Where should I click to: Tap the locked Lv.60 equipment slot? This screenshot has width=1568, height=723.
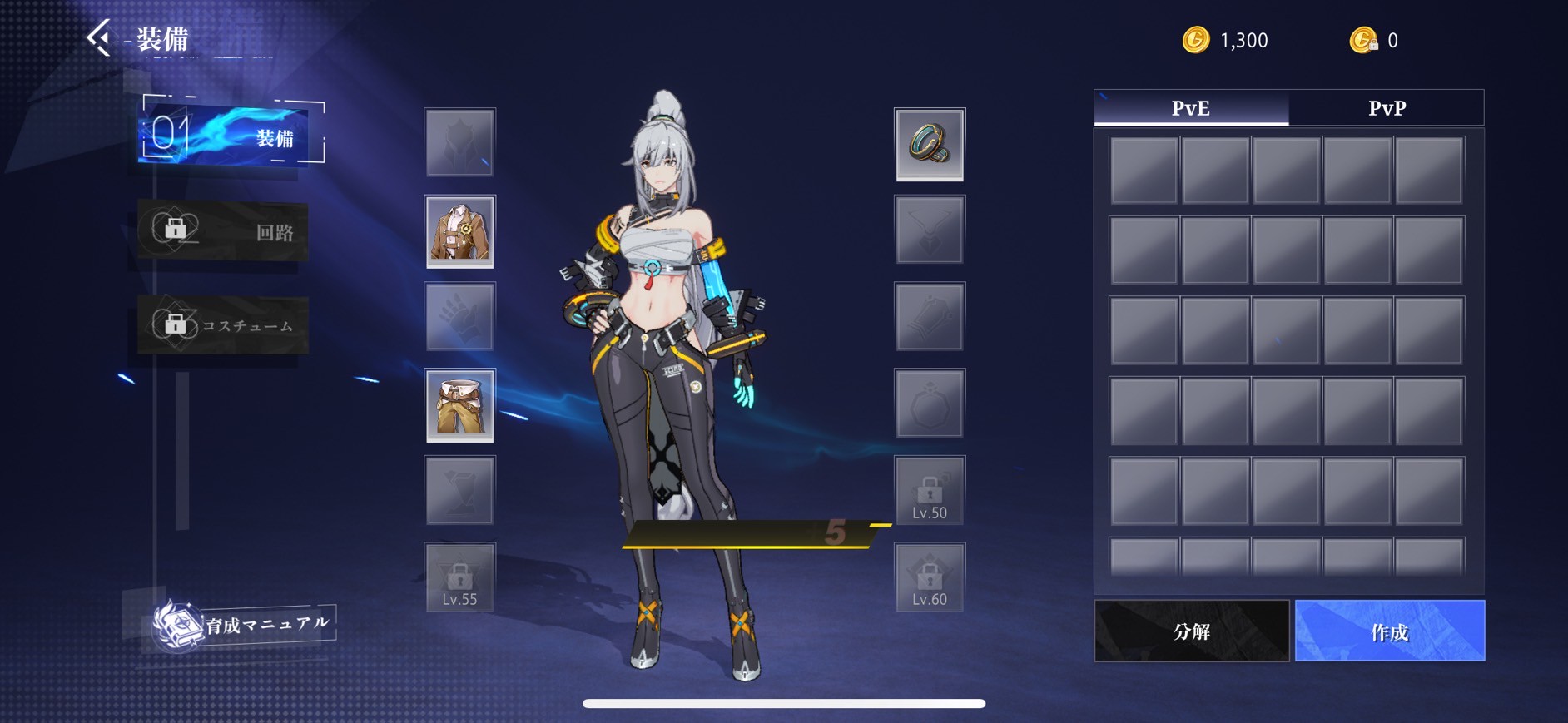pos(930,578)
